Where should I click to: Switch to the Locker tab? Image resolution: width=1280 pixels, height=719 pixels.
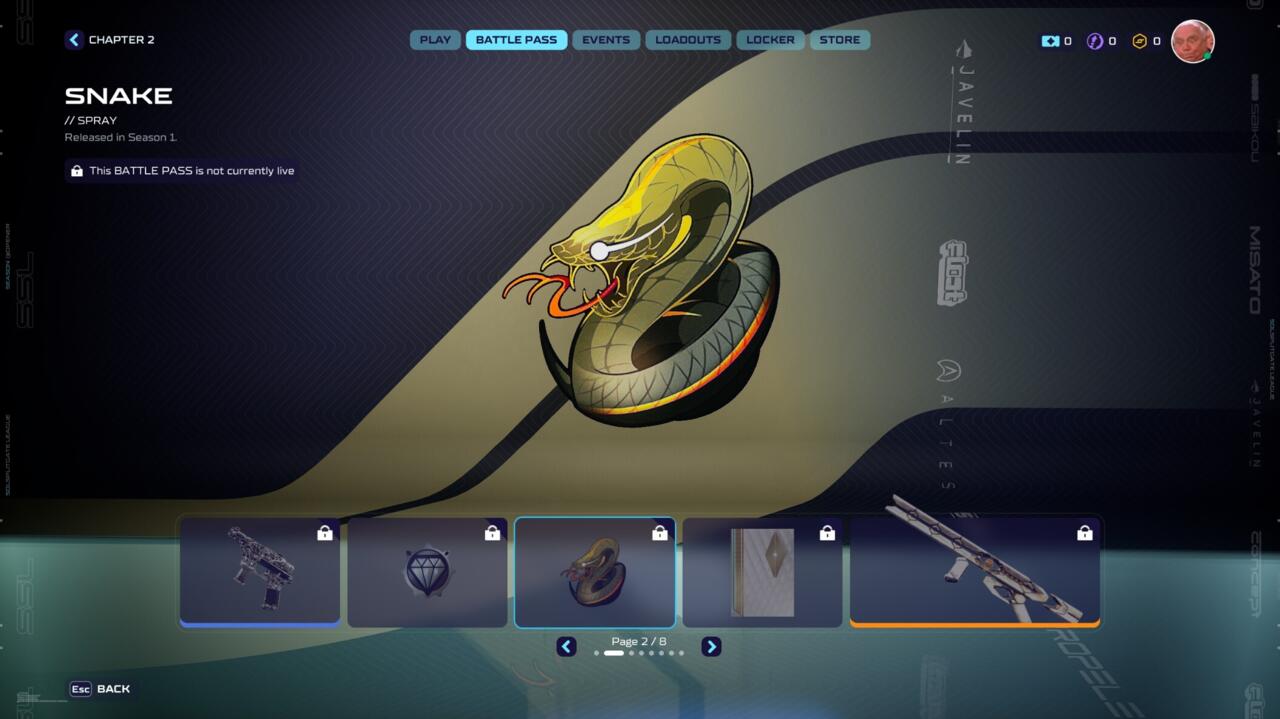click(x=770, y=40)
